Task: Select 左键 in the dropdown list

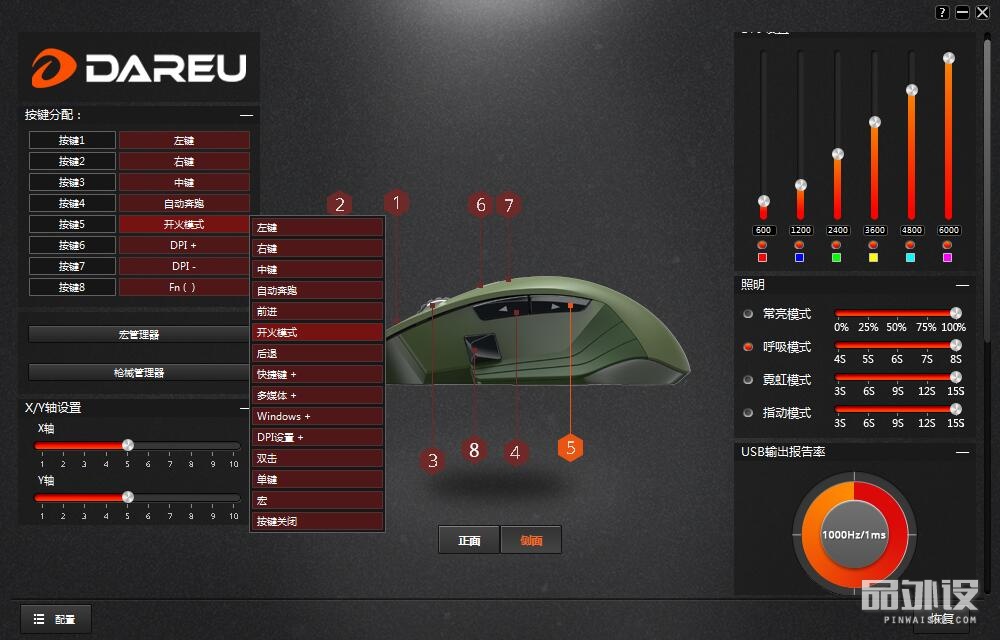Action: click(318, 227)
